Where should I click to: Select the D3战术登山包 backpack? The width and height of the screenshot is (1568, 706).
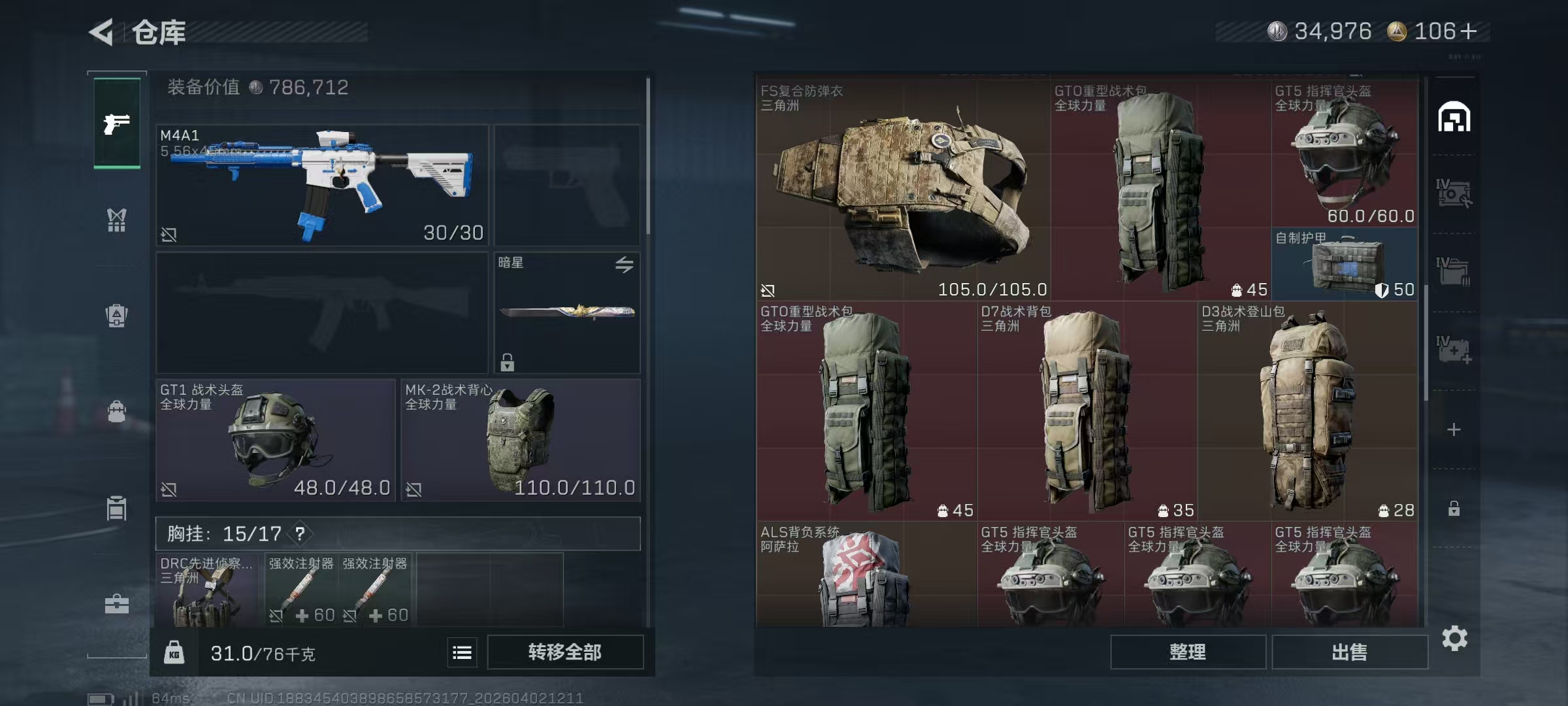(1307, 411)
